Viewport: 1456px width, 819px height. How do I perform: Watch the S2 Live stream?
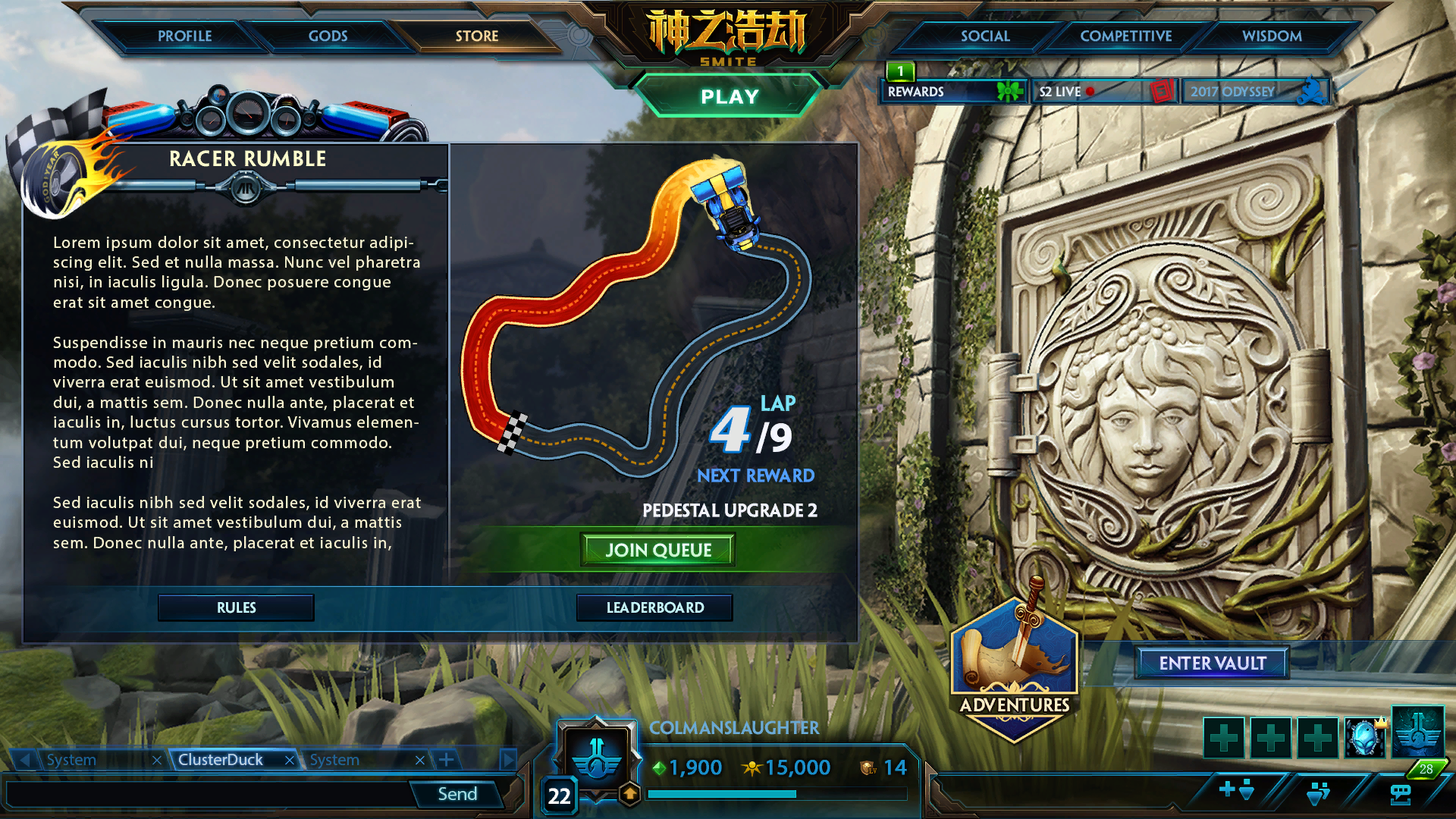(1103, 92)
